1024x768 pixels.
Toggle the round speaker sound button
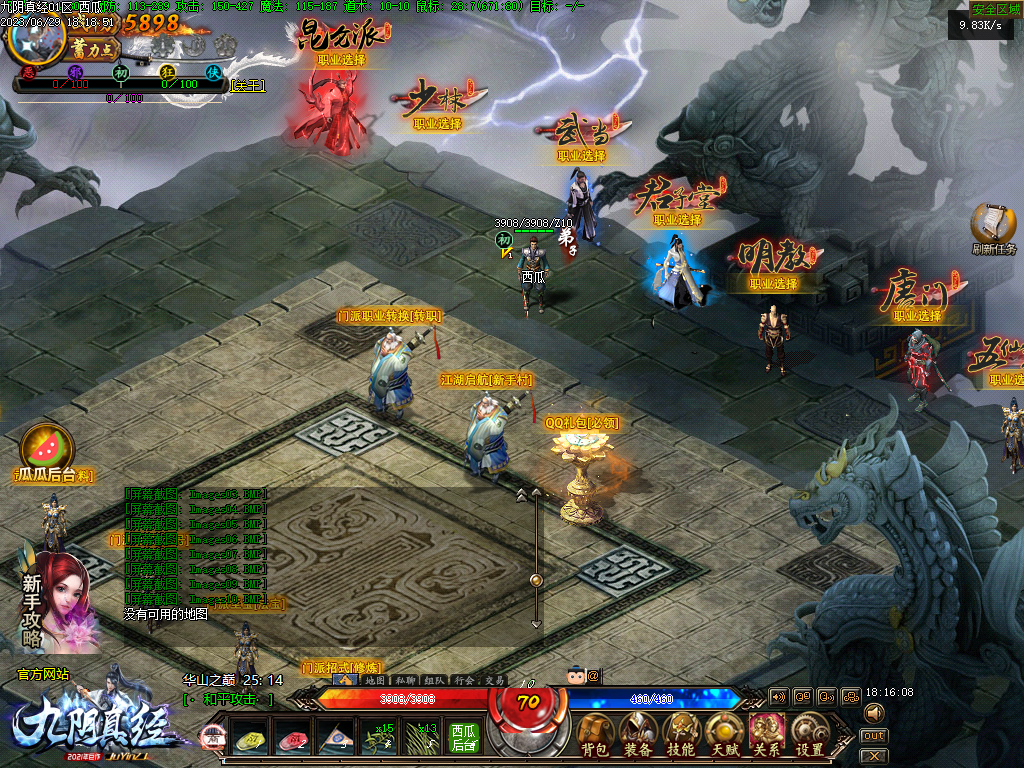[874, 713]
